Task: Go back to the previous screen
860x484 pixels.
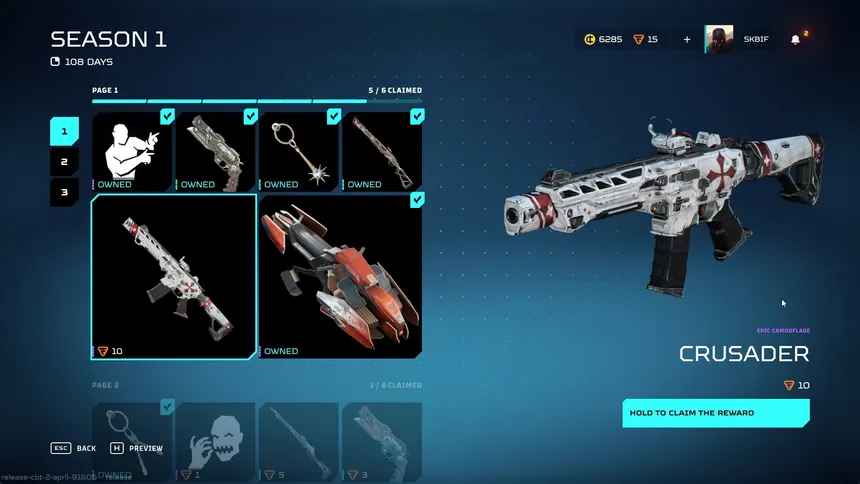Action: [74, 448]
